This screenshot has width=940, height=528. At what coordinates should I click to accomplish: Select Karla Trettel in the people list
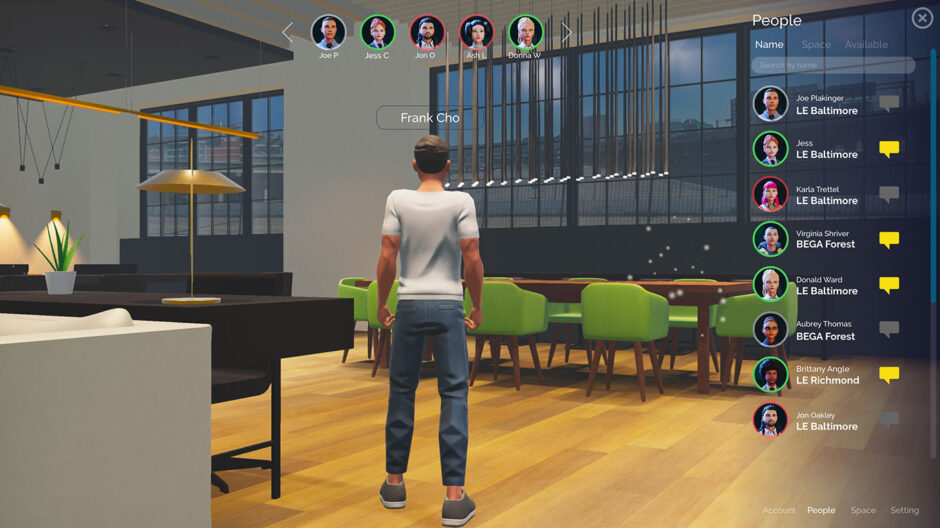coord(826,195)
